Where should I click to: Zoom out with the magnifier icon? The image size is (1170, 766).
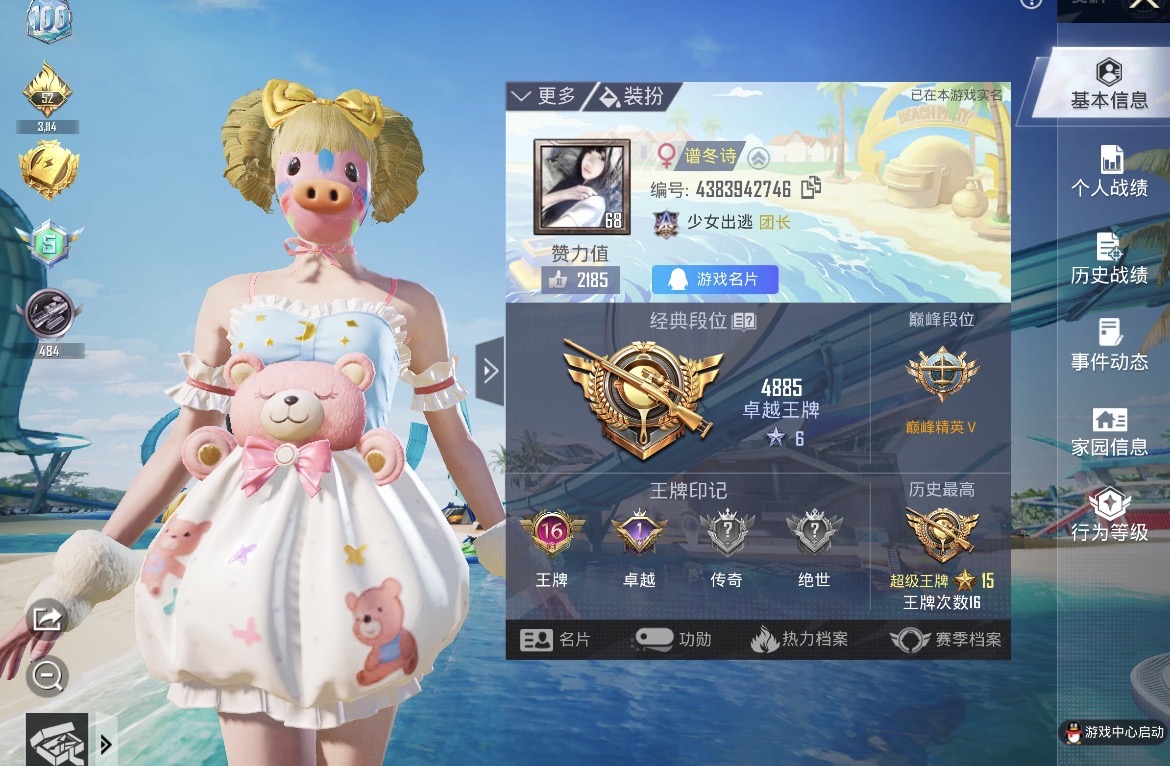point(47,676)
